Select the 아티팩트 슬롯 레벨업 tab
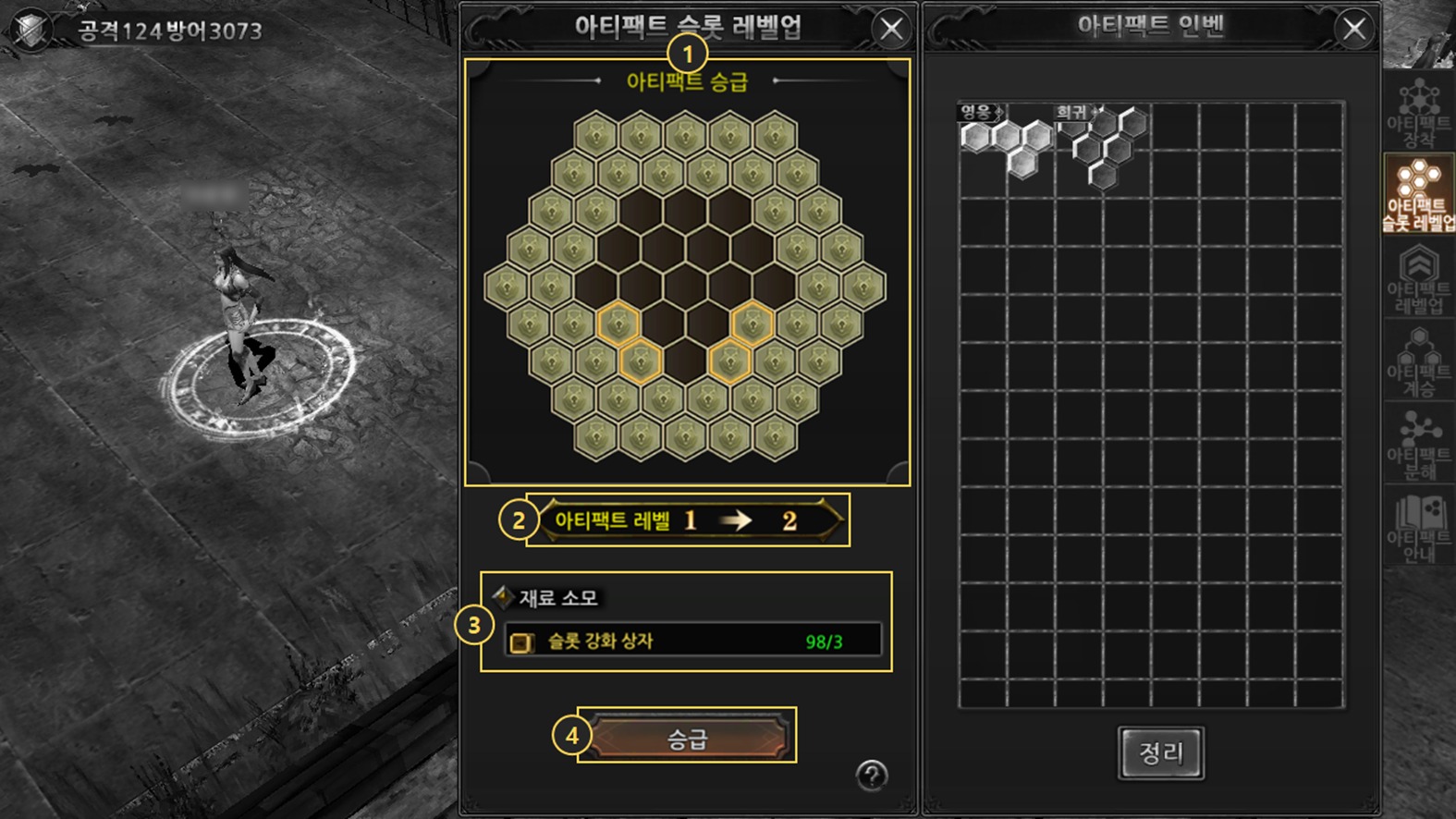 coord(1418,195)
